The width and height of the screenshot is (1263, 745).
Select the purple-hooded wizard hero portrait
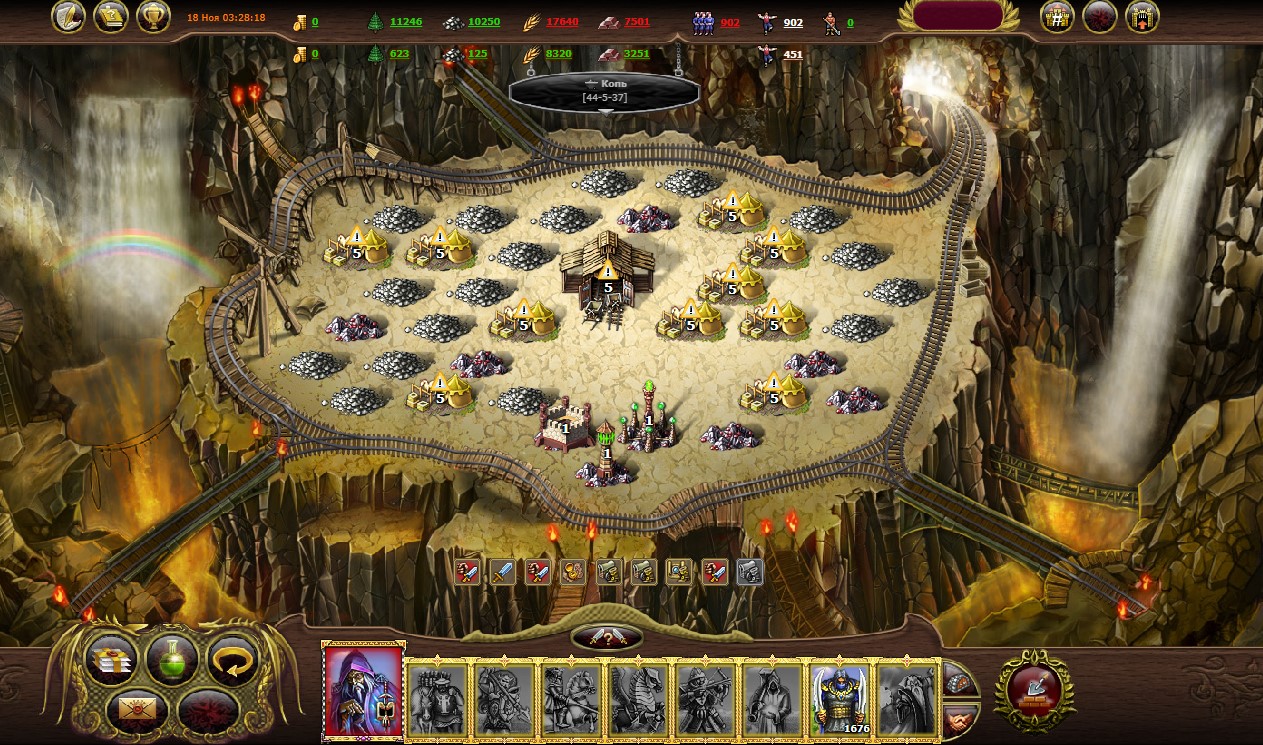[364, 692]
